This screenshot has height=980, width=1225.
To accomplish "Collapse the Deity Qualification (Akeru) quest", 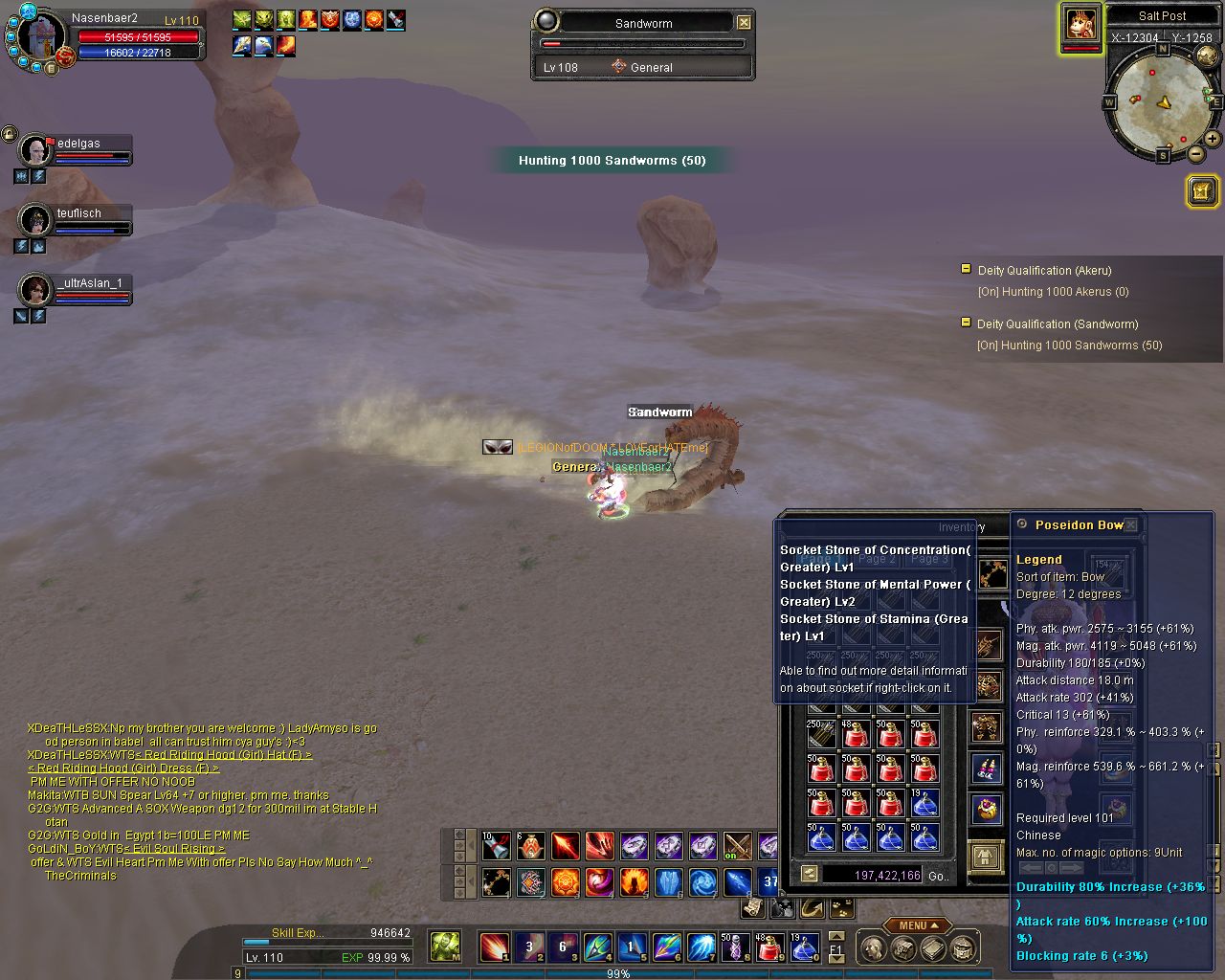I will [966, 270].
